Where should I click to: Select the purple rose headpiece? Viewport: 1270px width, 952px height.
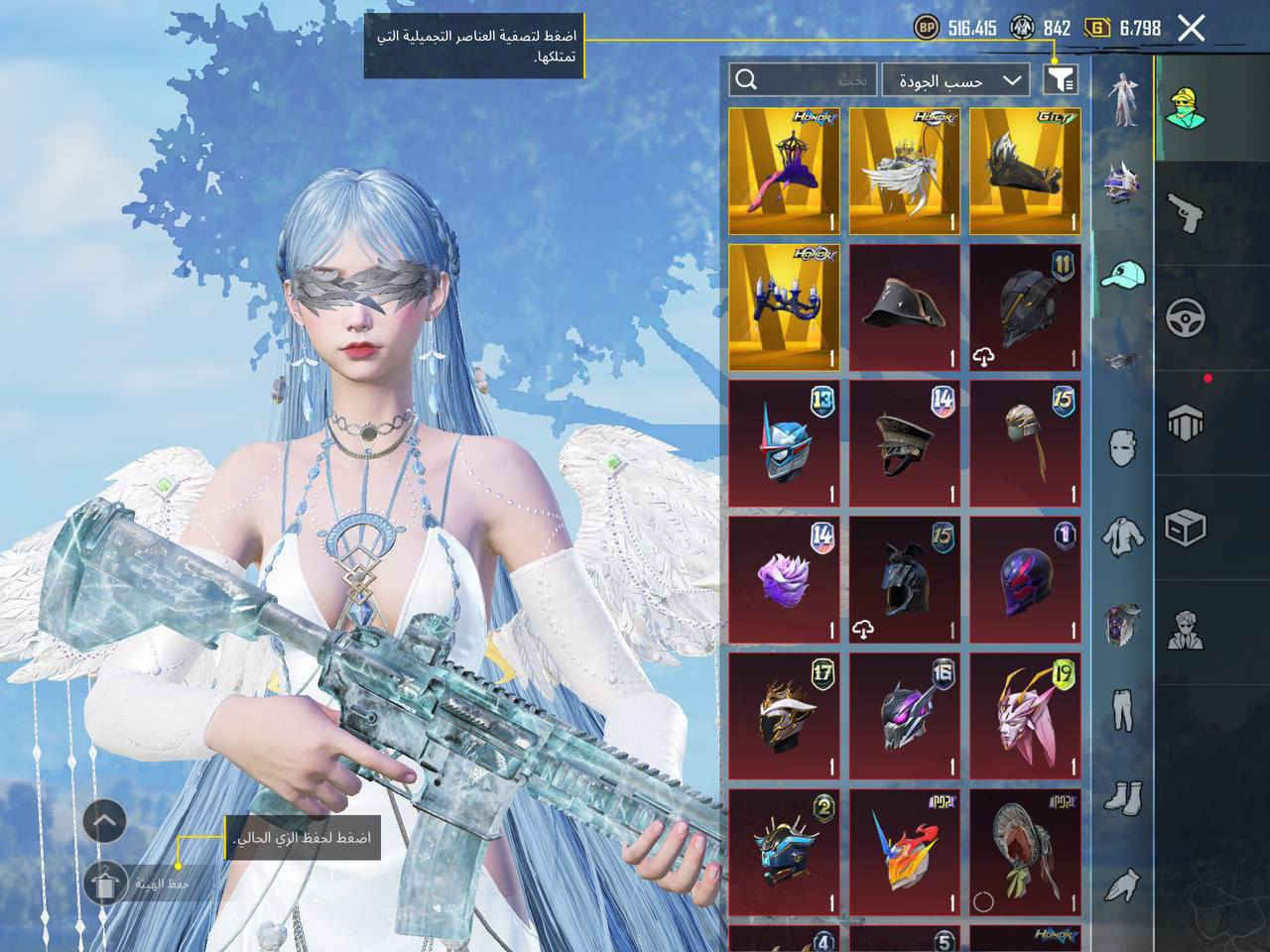(784, 579)
